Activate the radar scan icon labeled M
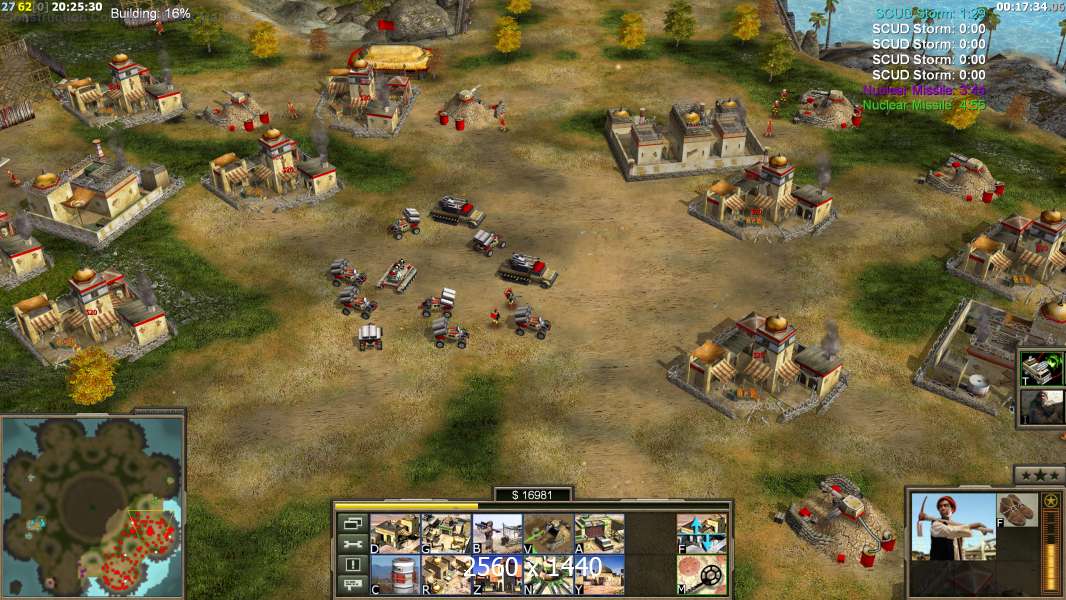Image resolution: width=1066 pixels, height=600 pixels. (x=701, y=574)
